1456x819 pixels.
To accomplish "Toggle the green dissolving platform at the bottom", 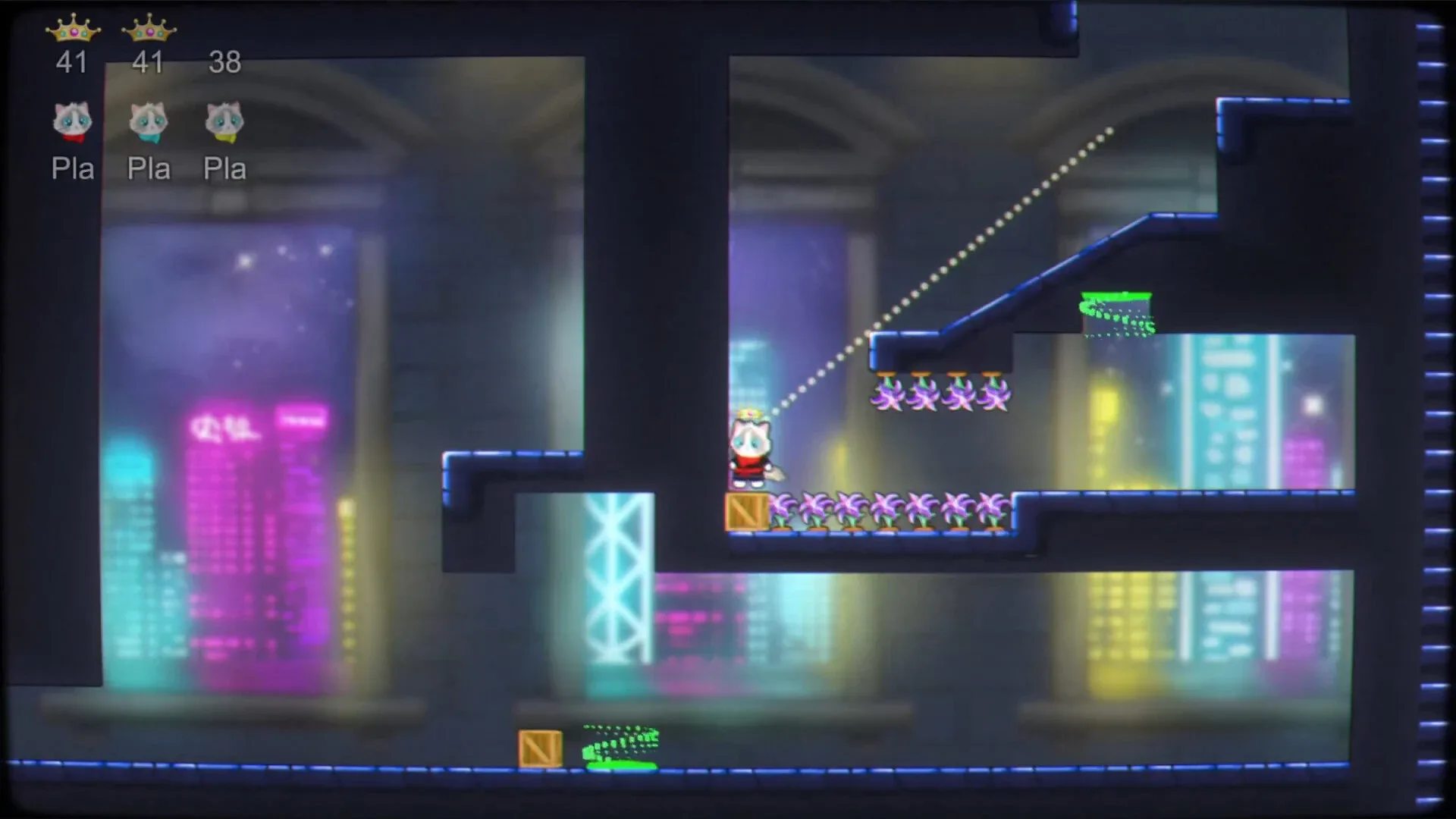I will tap(618, 762).
